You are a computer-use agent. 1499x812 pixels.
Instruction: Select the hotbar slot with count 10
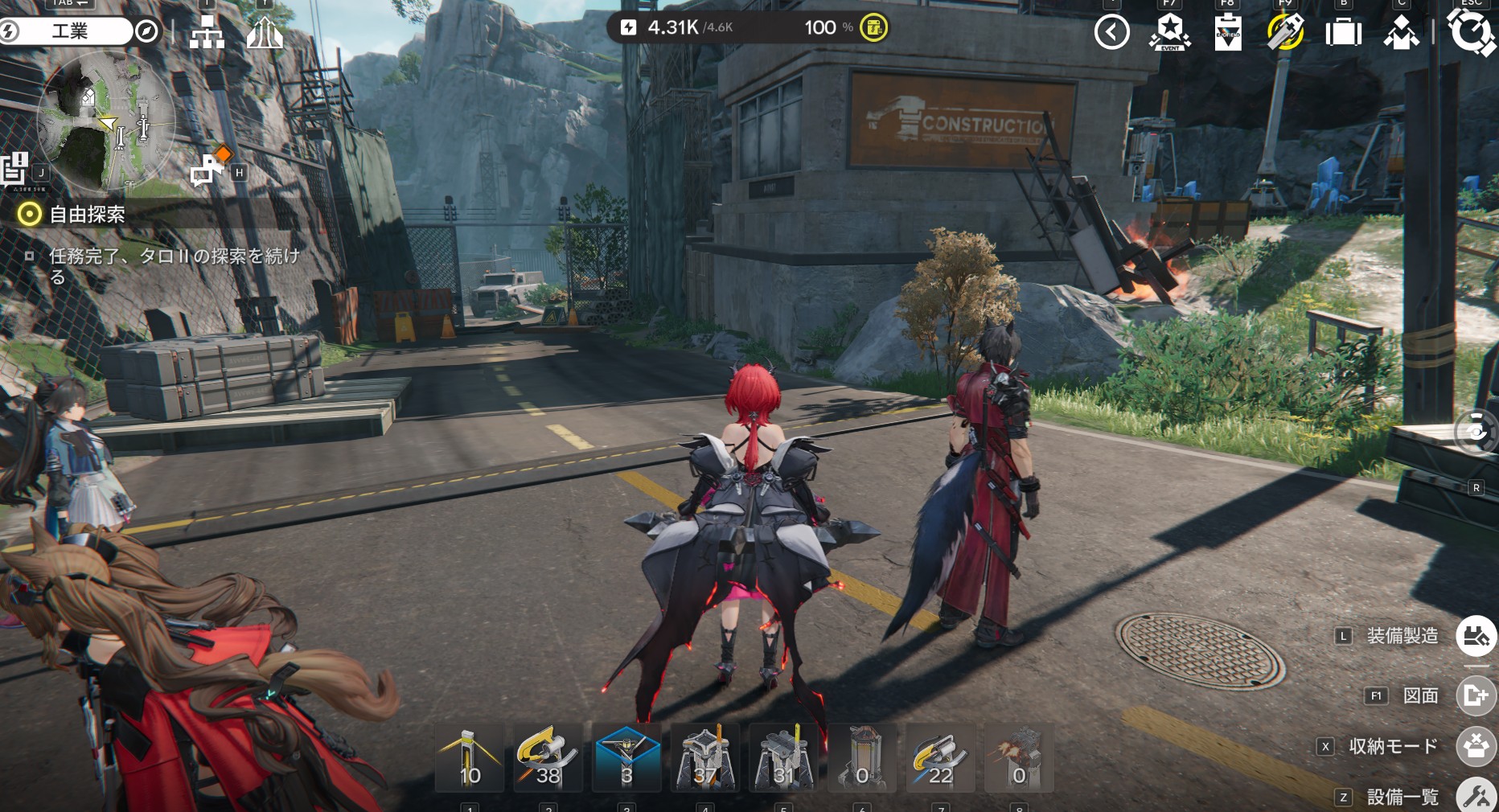tap(470, 757)
